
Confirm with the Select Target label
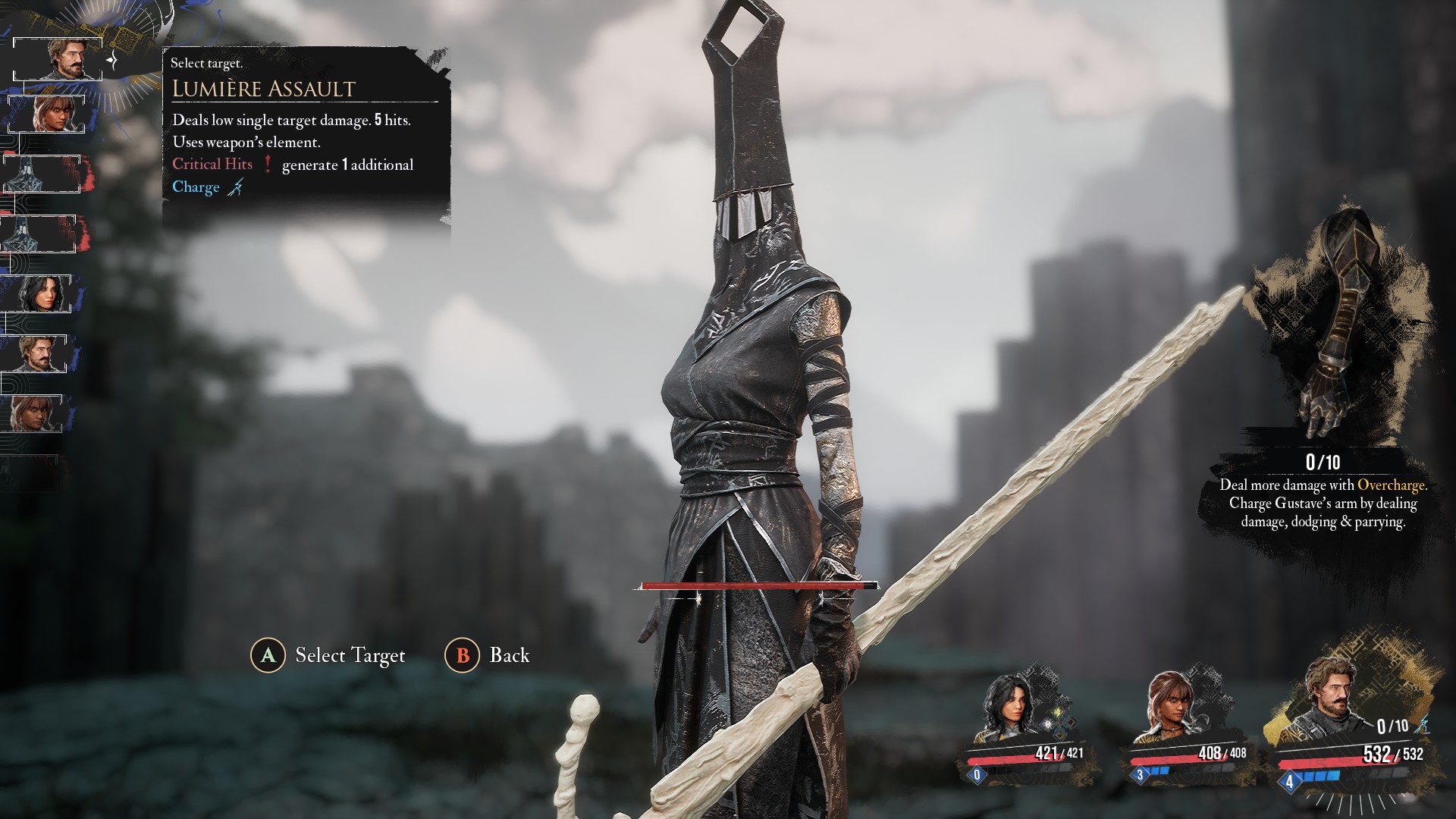[x=350, y=655]
